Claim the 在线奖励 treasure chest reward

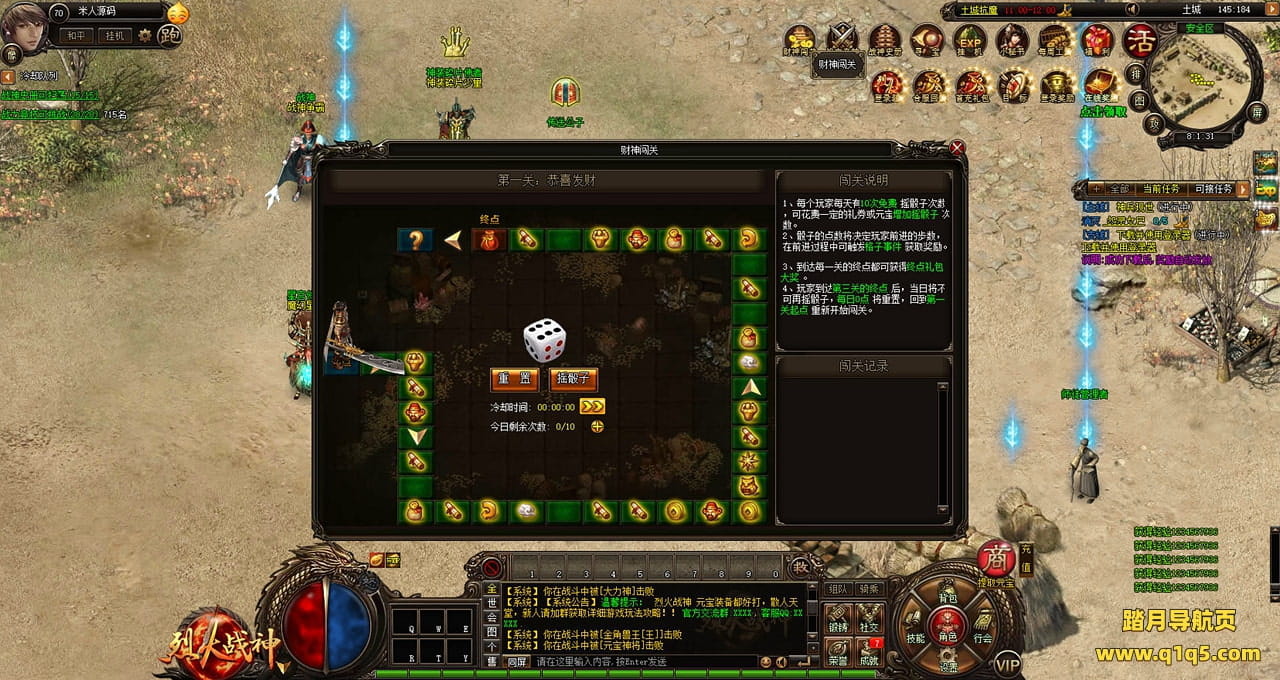click(1100, 84)
